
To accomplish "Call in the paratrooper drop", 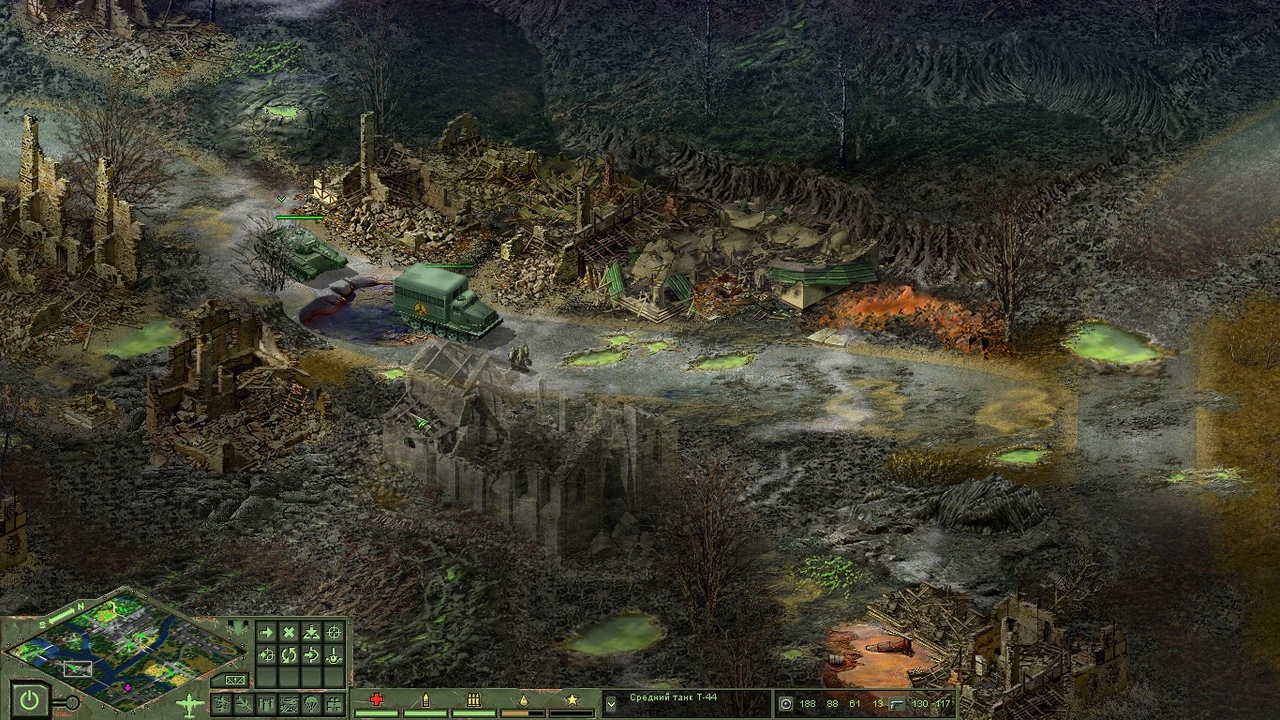I will point(312,704).
